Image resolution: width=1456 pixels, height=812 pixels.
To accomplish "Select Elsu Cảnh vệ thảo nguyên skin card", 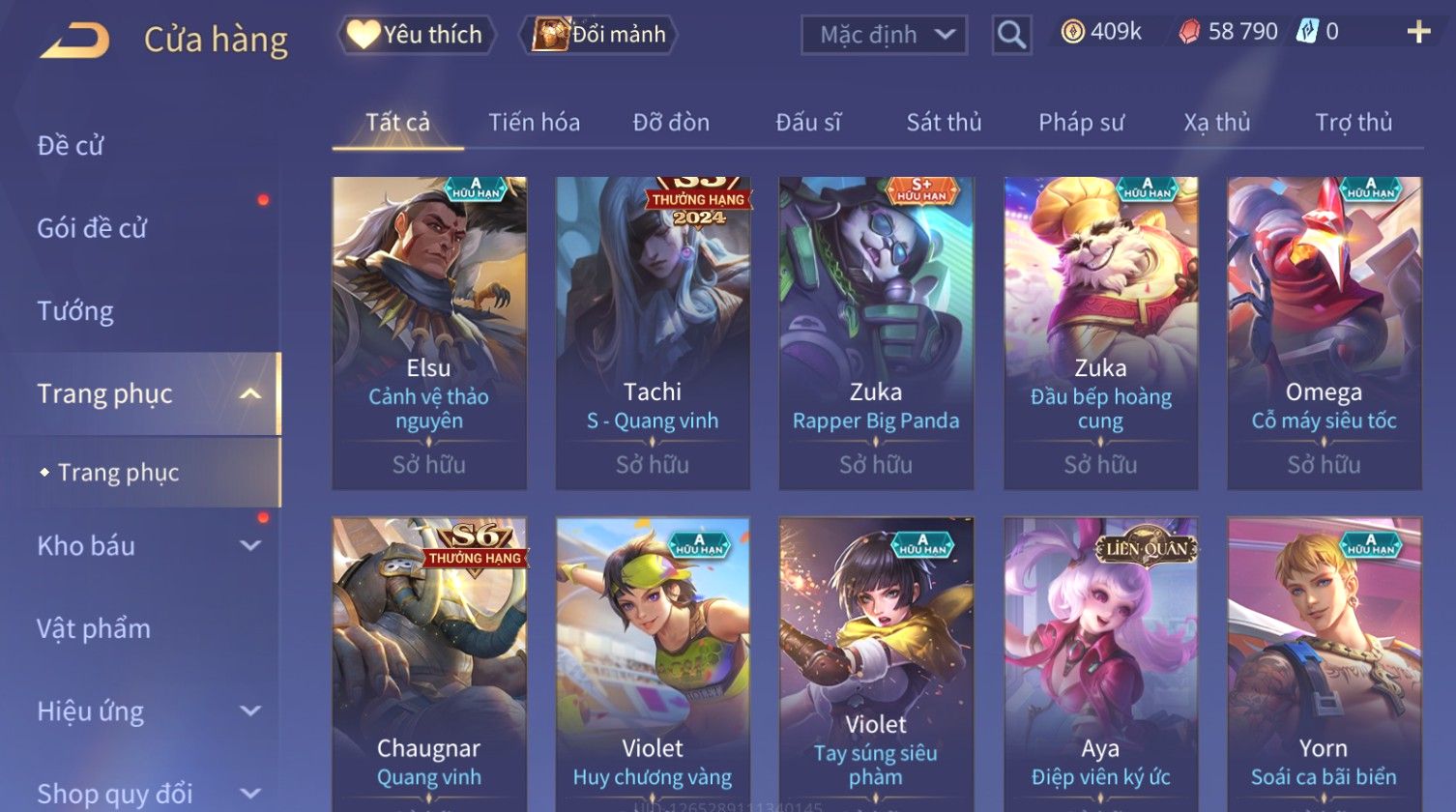I will 429,333.
